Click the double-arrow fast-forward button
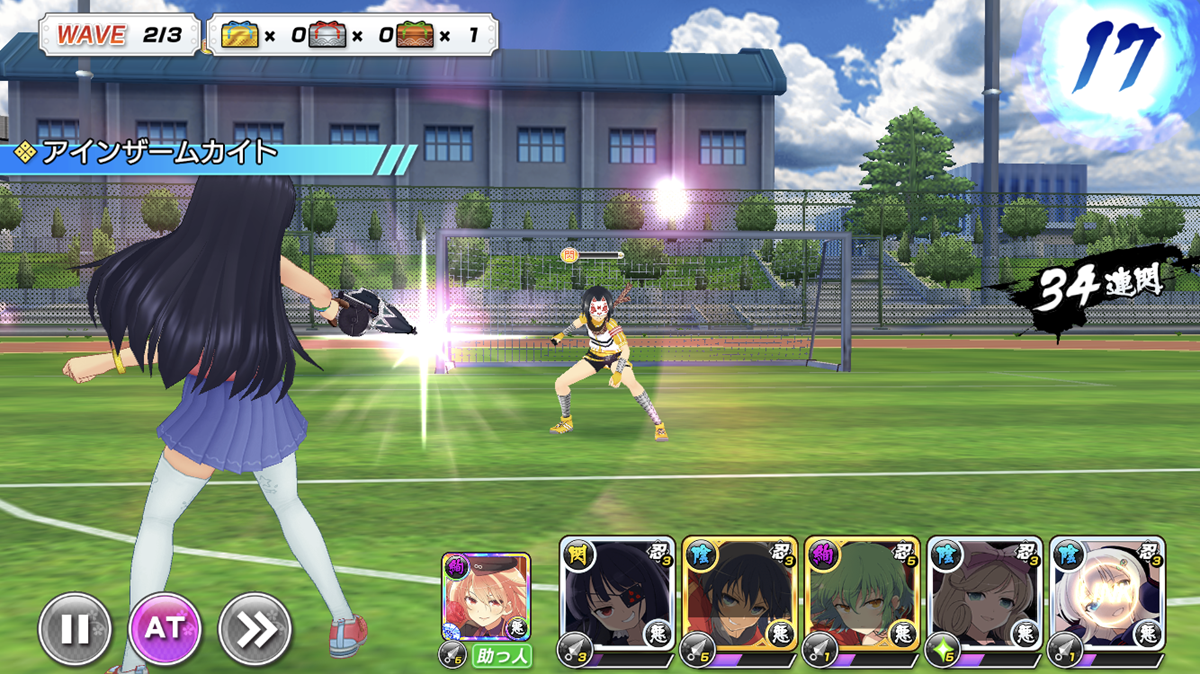Image resolution: width=1200 pixels, height=674 pixels. [x=255, y=630]
